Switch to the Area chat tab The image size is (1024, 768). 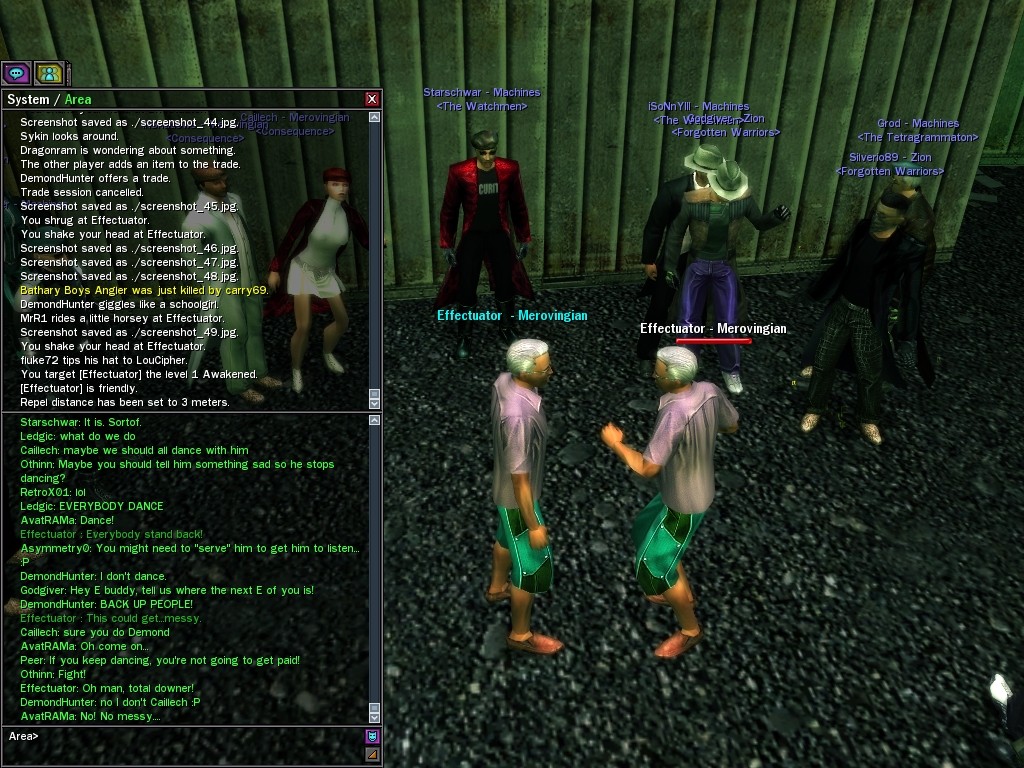78,99
